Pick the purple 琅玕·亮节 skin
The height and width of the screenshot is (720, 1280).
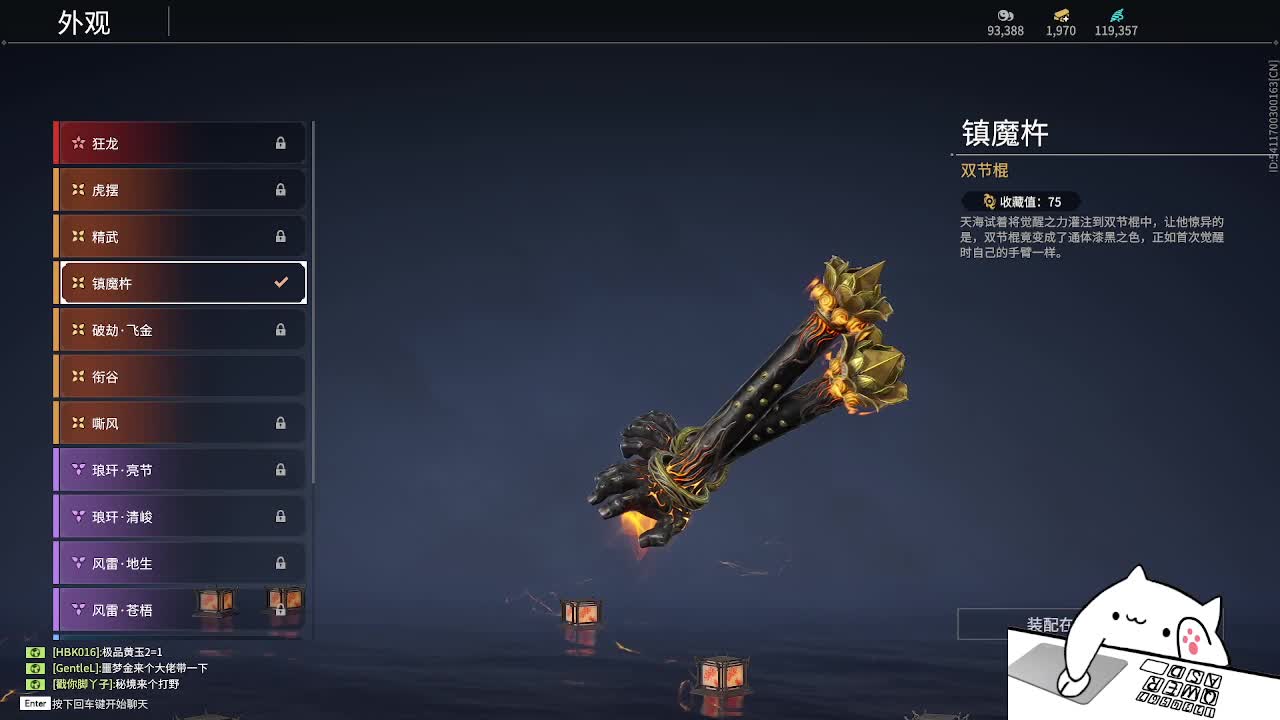(x=182, y=470)
